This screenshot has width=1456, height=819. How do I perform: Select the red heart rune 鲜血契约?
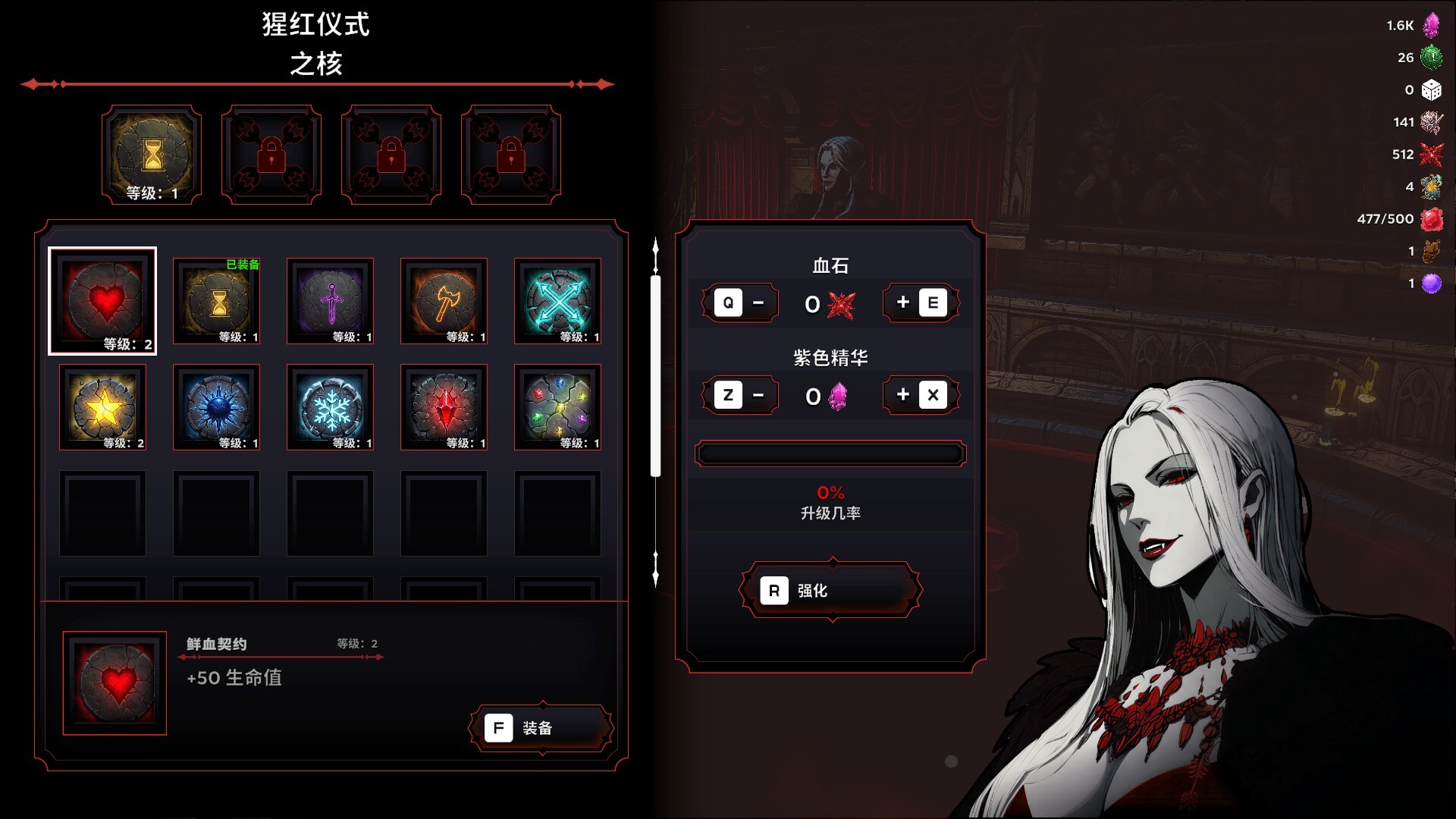point(103,301)
